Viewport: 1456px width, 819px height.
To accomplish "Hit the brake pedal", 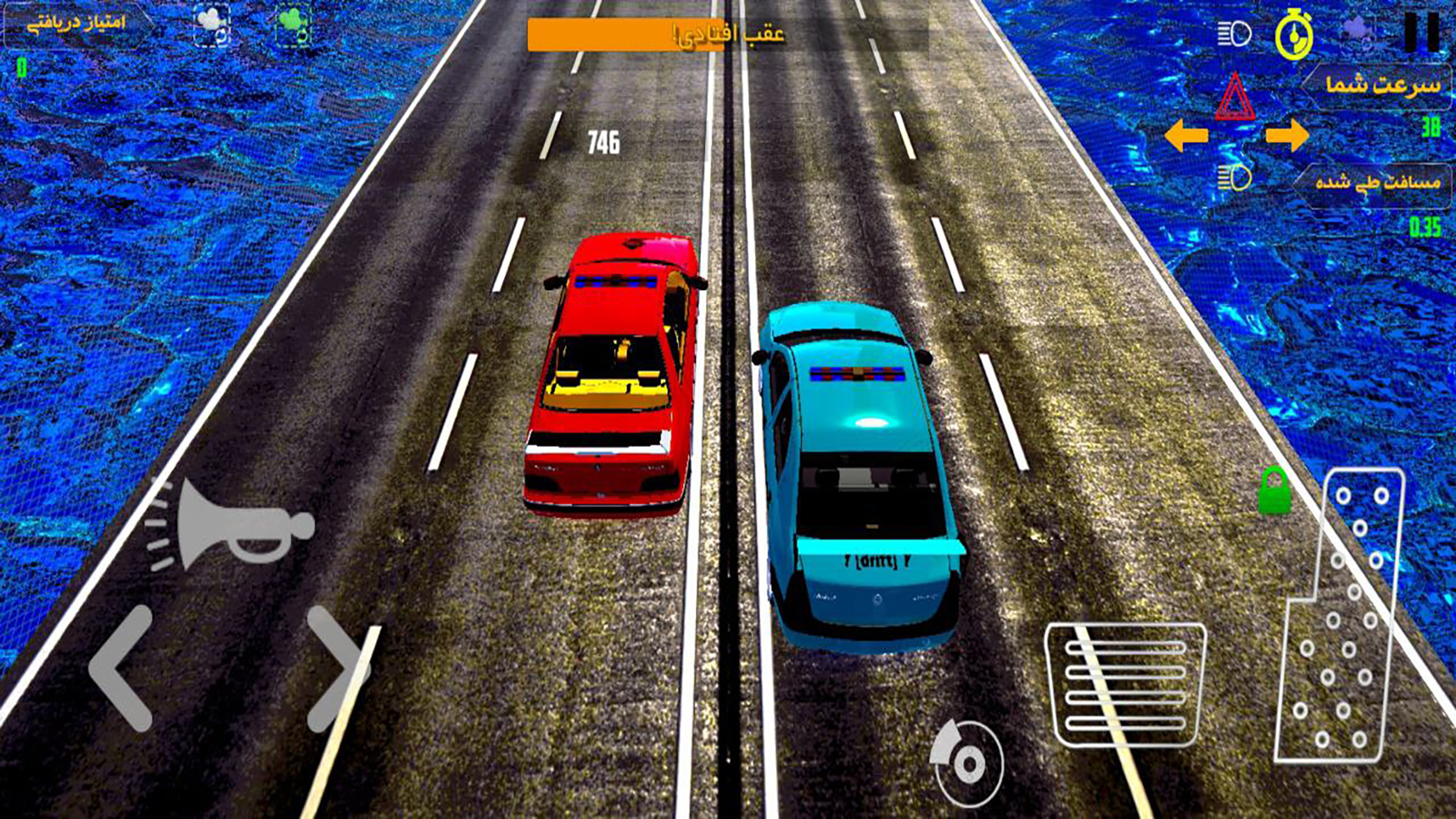I will point(1125,684).
